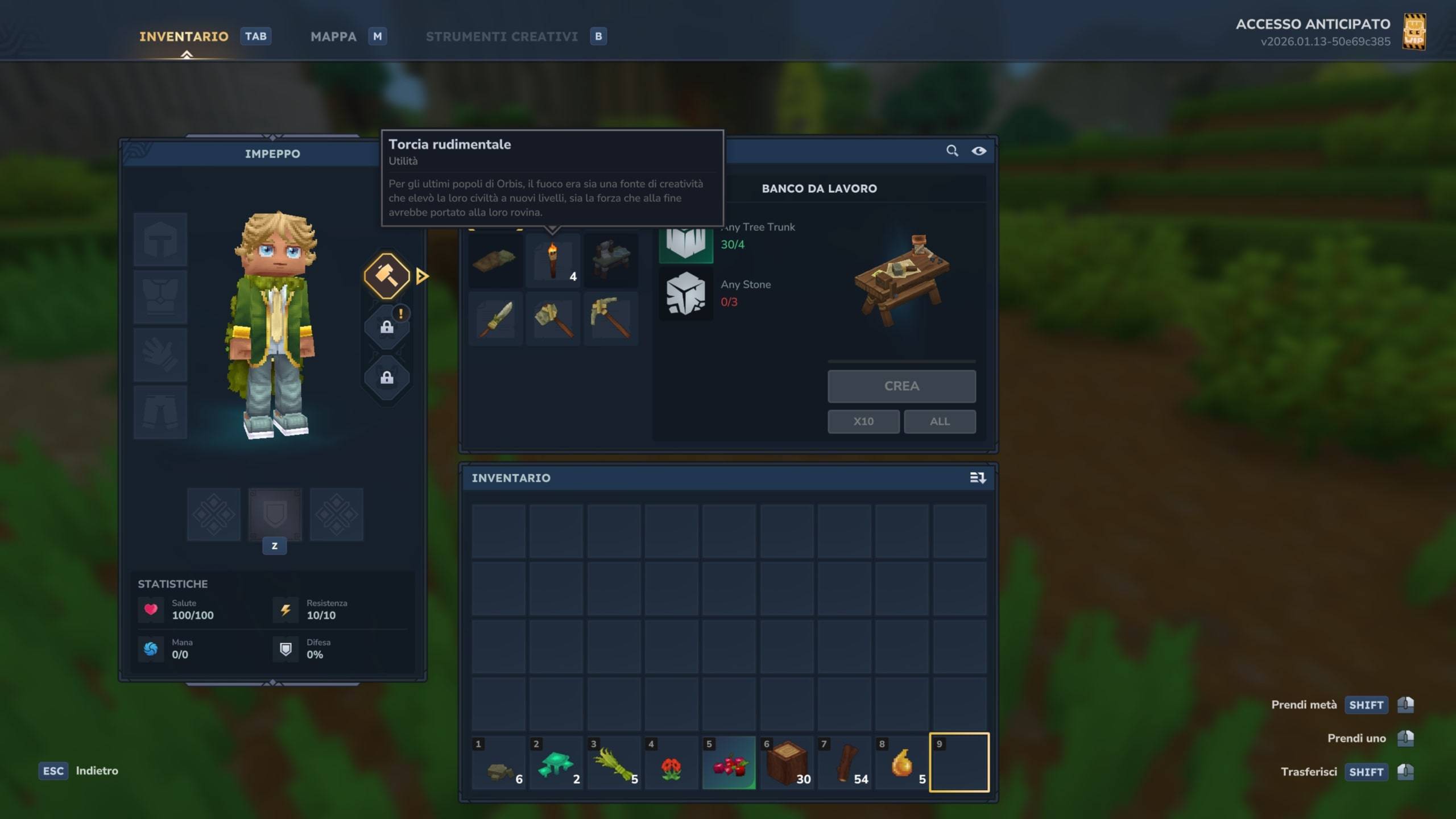Click the empty shield slot marked Z

pyautogui.click(x=275, y=515)
